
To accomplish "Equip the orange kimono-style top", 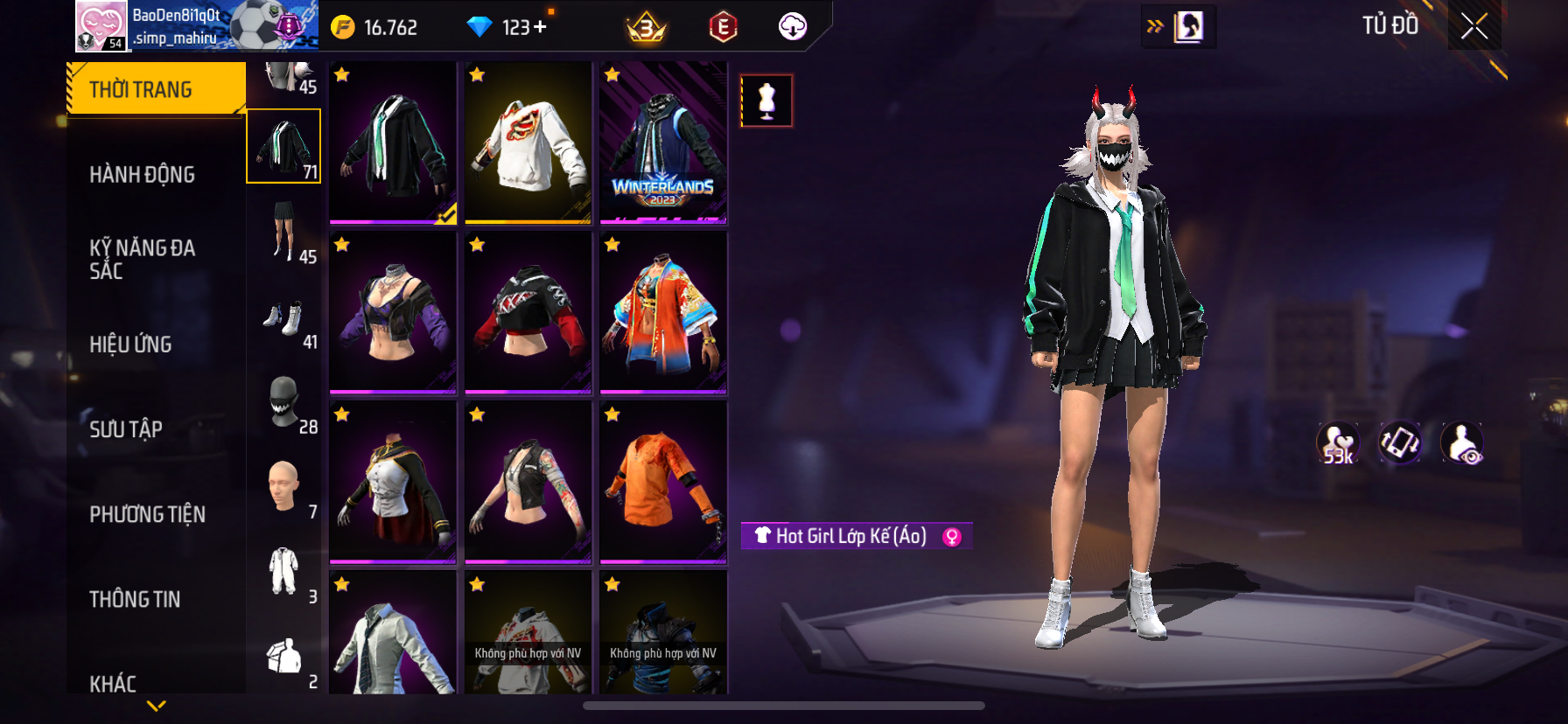I will [x=663, y=312].
